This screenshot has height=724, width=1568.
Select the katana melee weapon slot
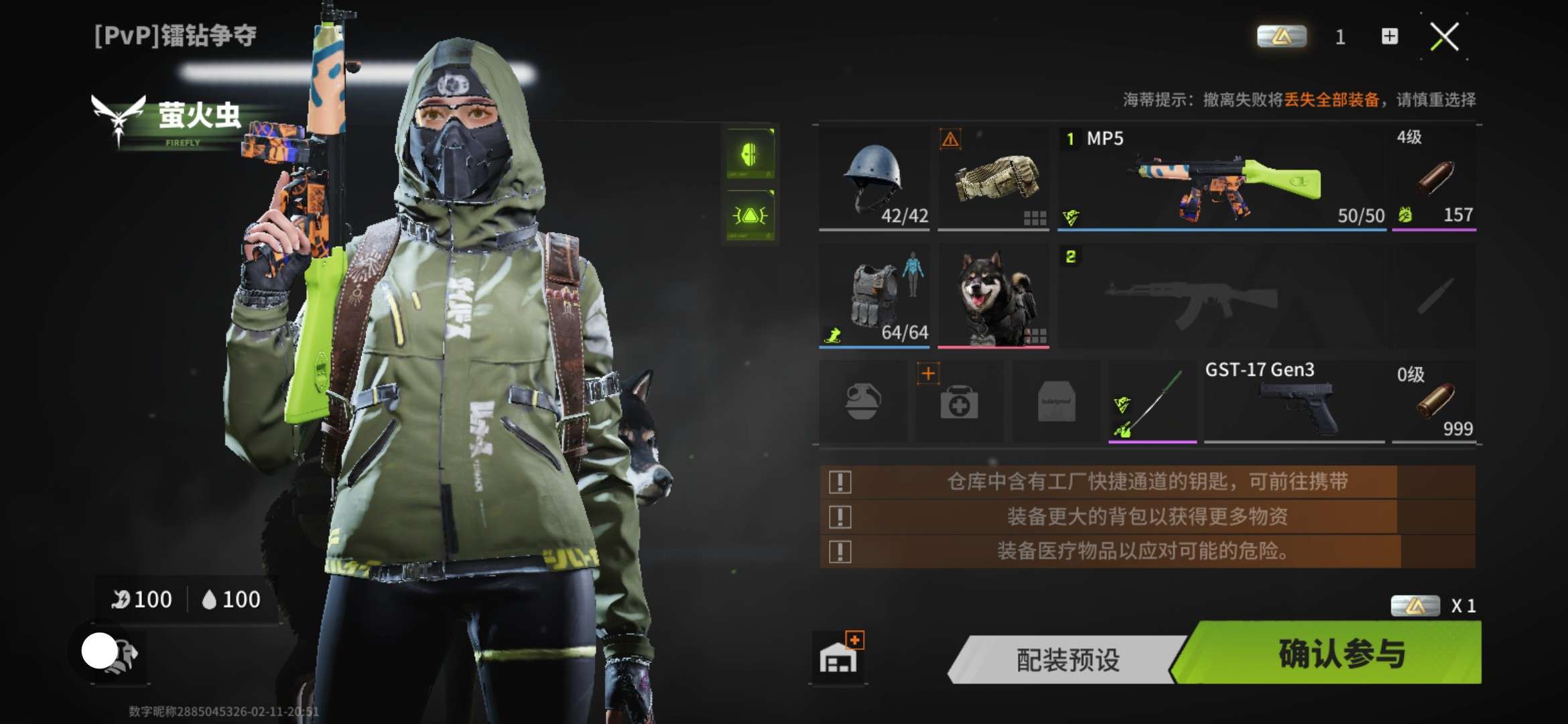coord(1153,402)
